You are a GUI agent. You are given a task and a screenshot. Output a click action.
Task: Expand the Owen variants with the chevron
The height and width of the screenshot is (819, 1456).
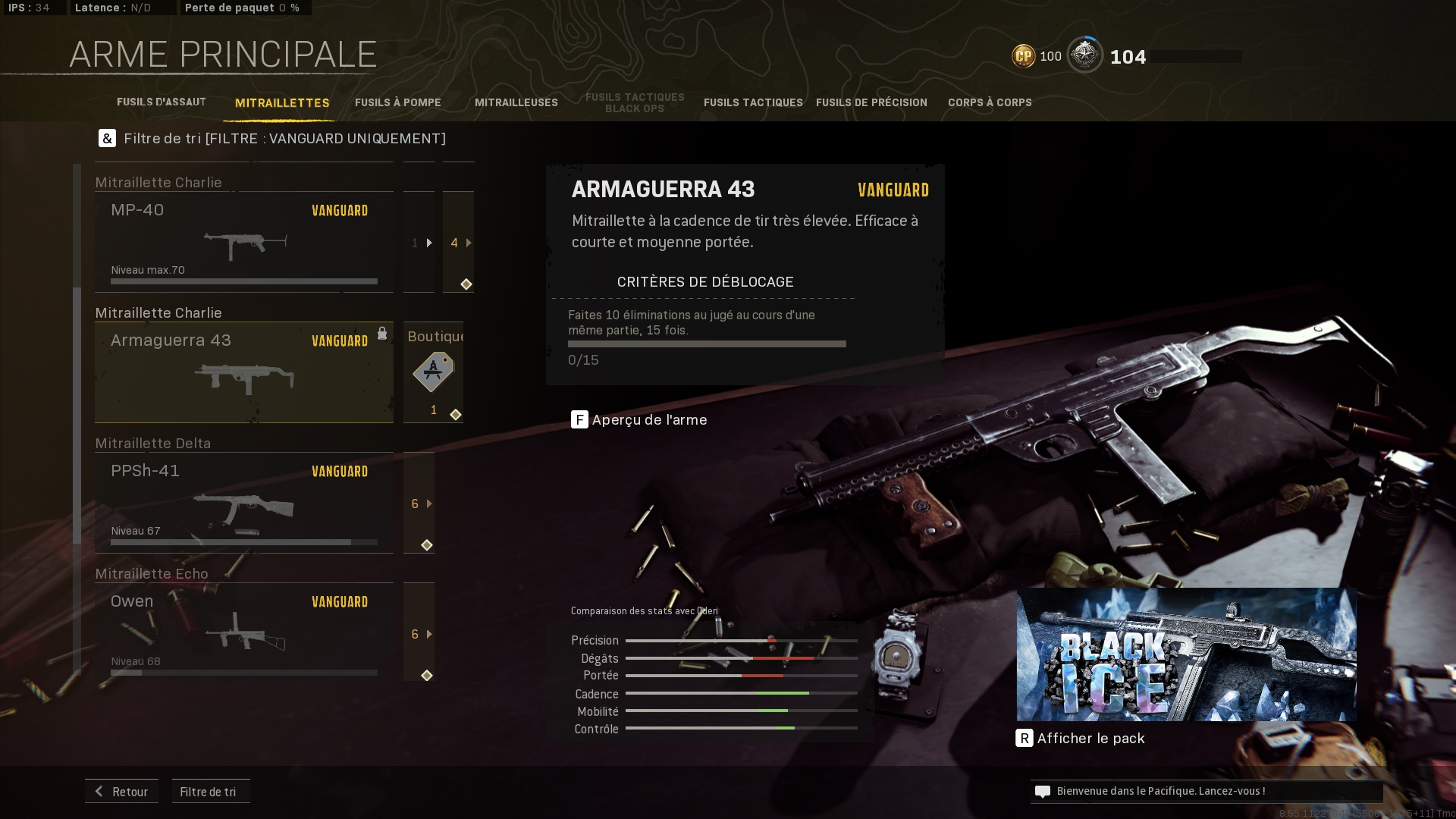[428, 634]
